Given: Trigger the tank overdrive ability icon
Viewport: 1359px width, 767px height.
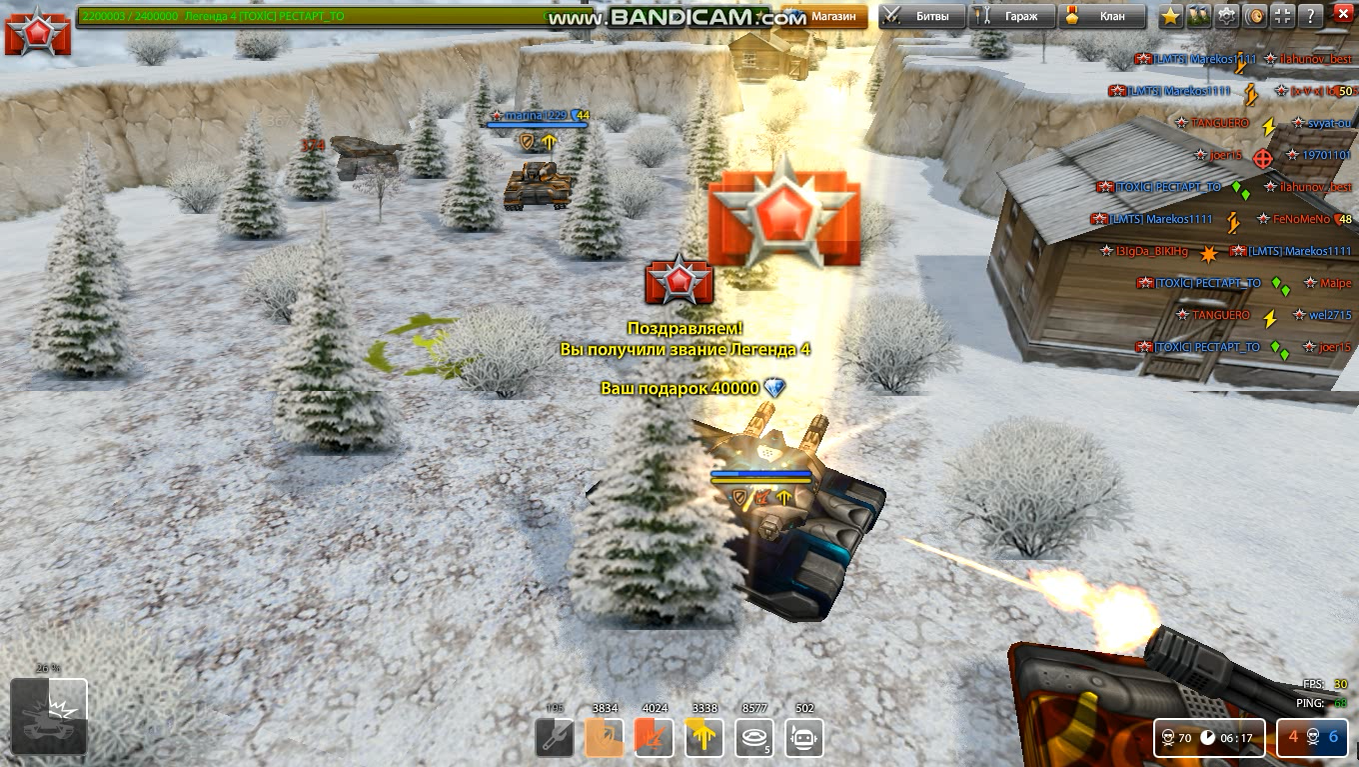Looking at the screenshot, I should (x=48, y=716).
